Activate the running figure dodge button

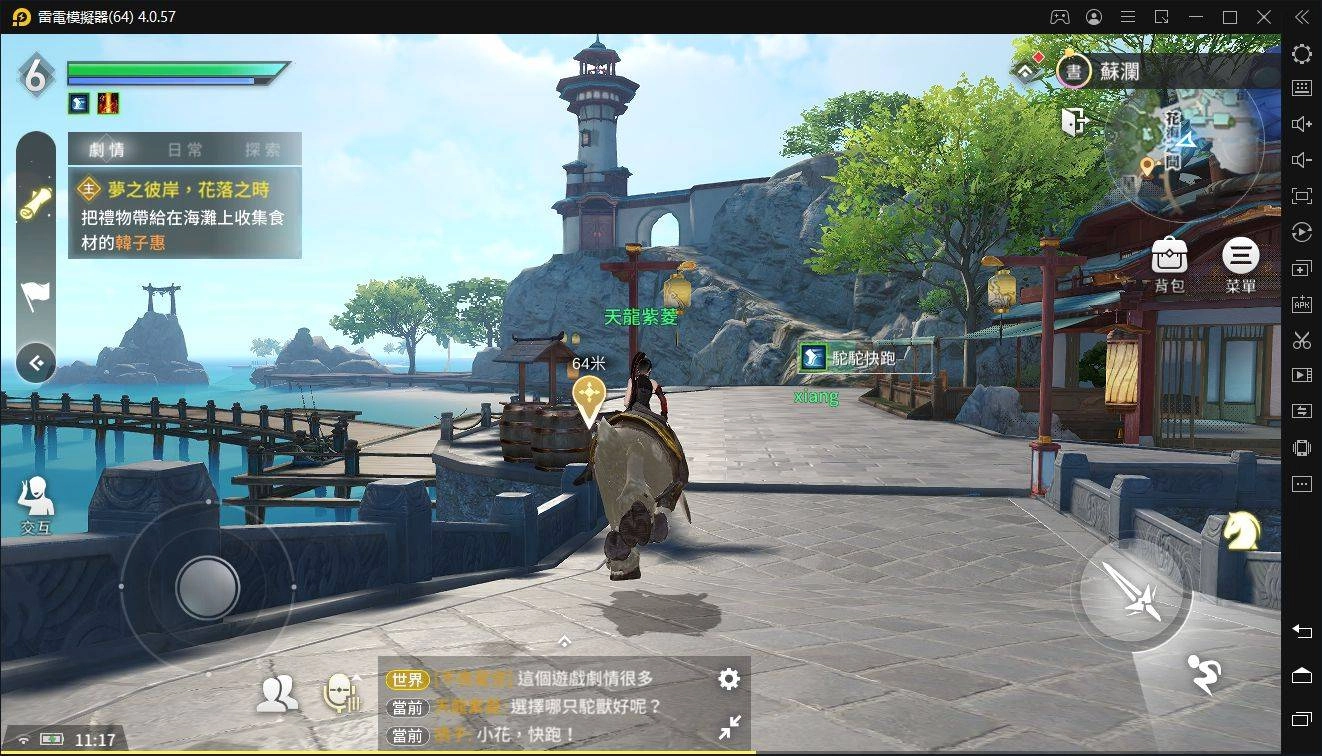(x=1205, y=674)
